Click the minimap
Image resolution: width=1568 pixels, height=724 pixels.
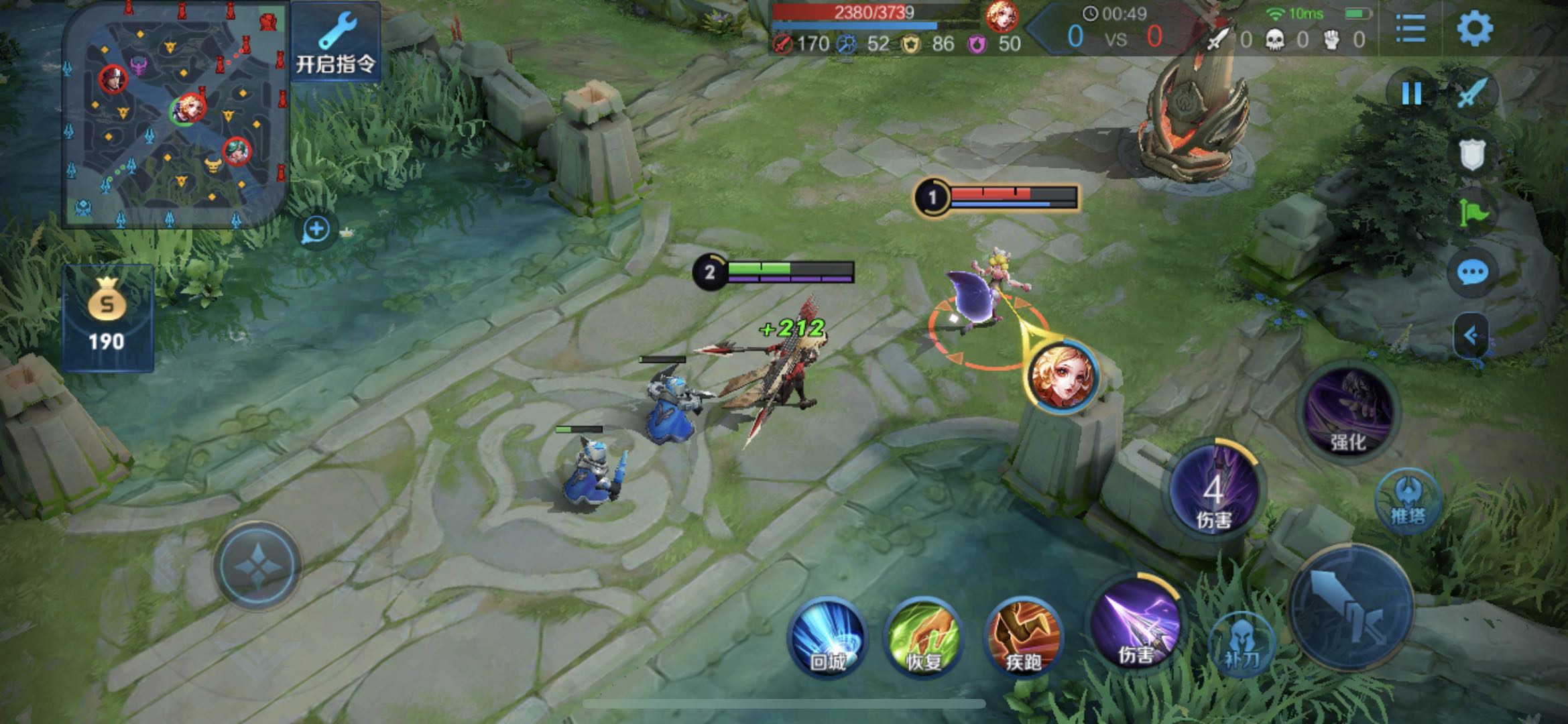tap(176, 115)
